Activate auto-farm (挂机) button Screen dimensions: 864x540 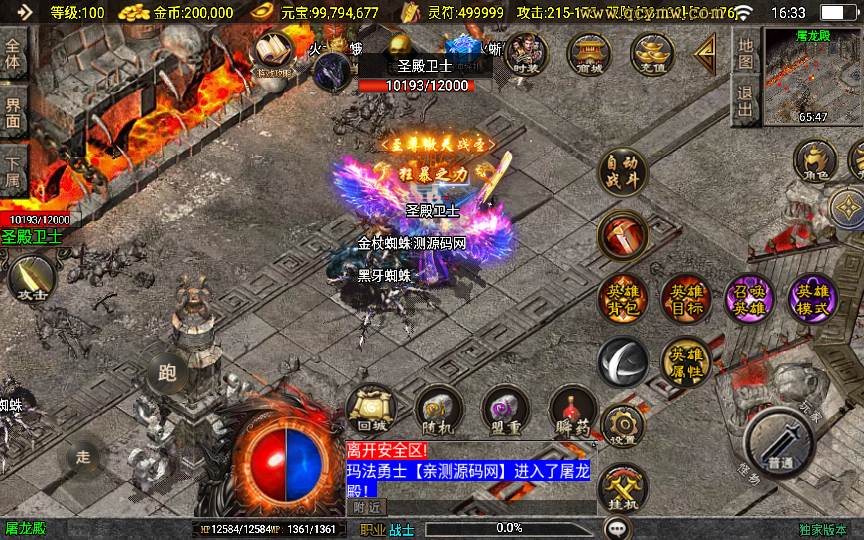622,489
